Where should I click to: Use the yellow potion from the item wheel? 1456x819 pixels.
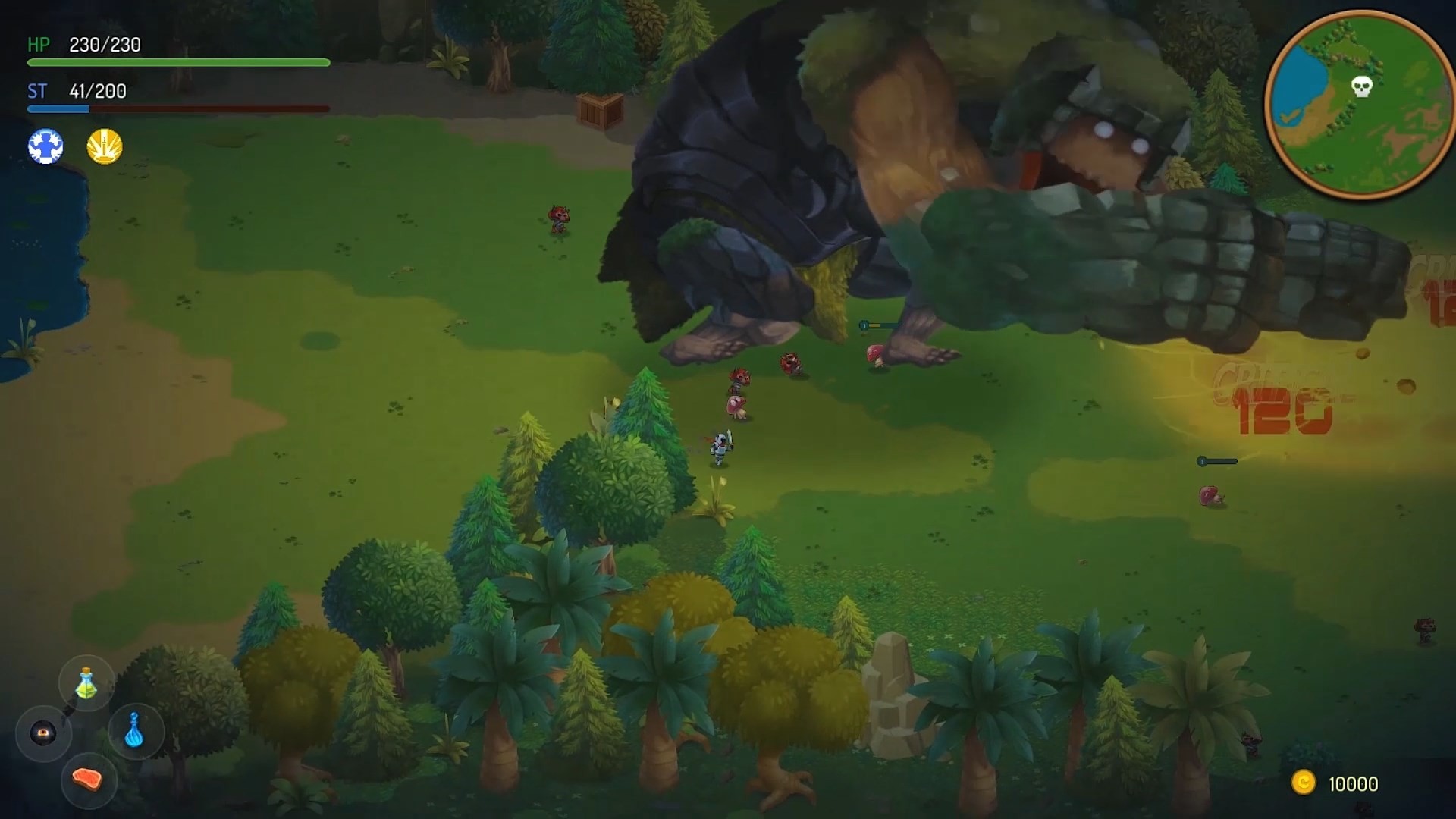(86, 683)
